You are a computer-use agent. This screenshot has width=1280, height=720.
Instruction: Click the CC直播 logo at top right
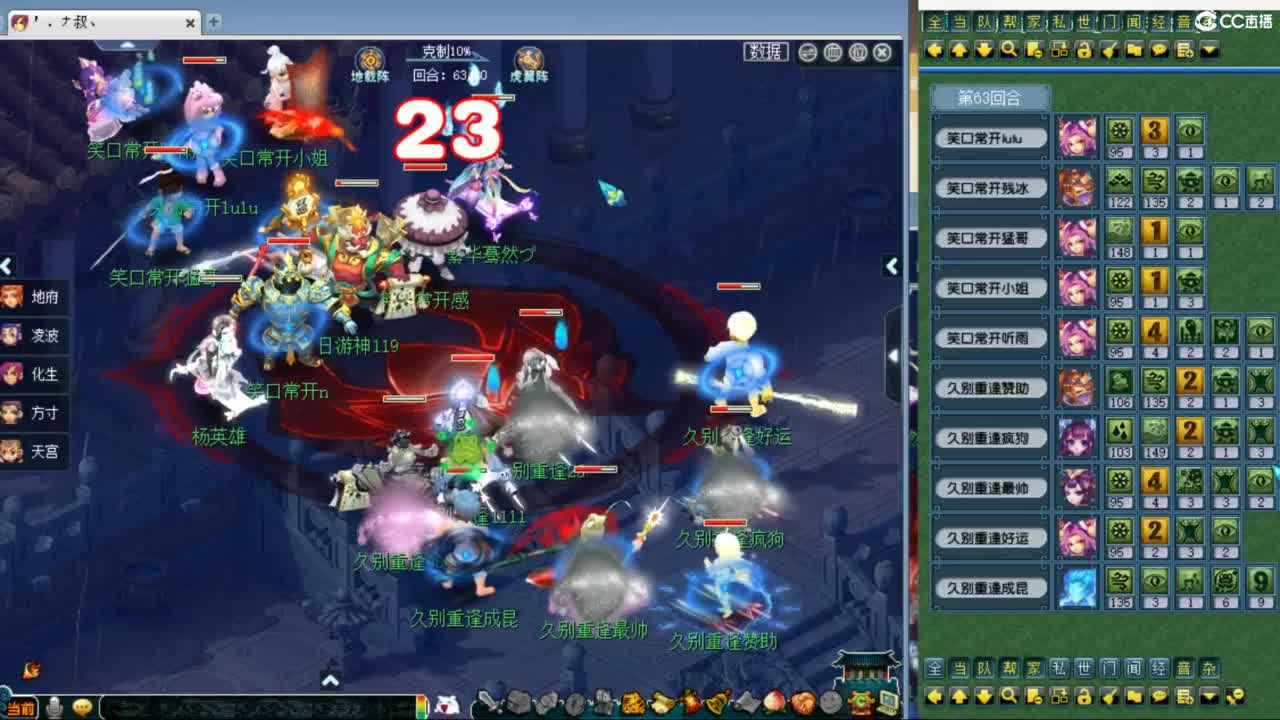[1227, 21]
